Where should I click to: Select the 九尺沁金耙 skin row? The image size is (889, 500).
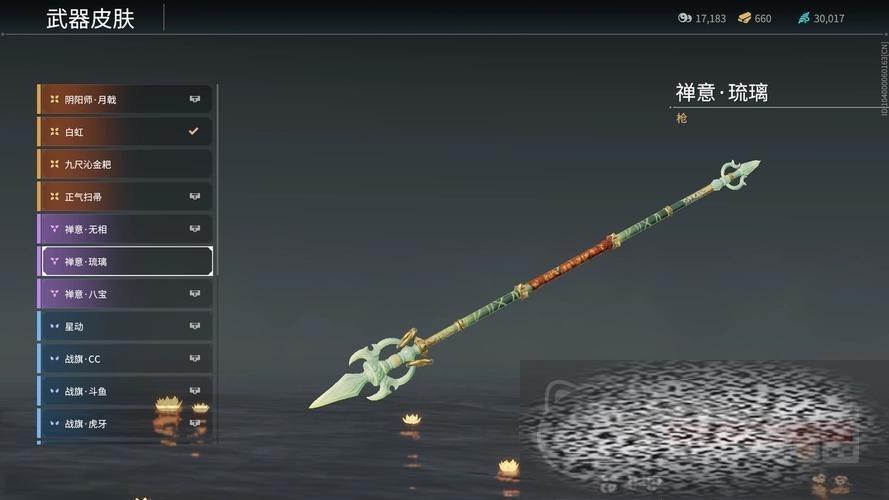[125, 164]
